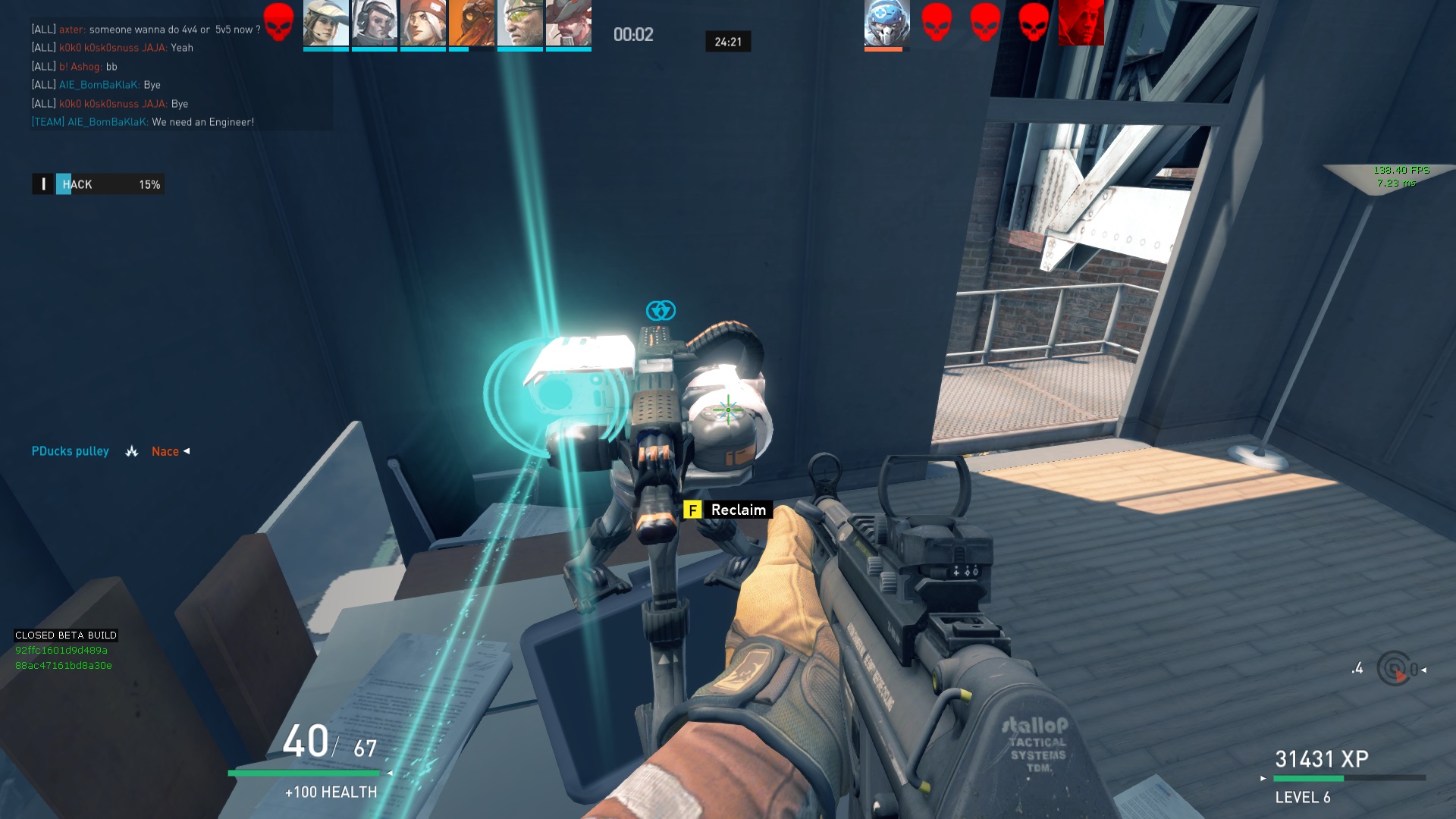The image size is (1456, 819).
Task: Click the blue medic-helmet enemy portrait
Action: pyautogui.click(x=886, y=24)
